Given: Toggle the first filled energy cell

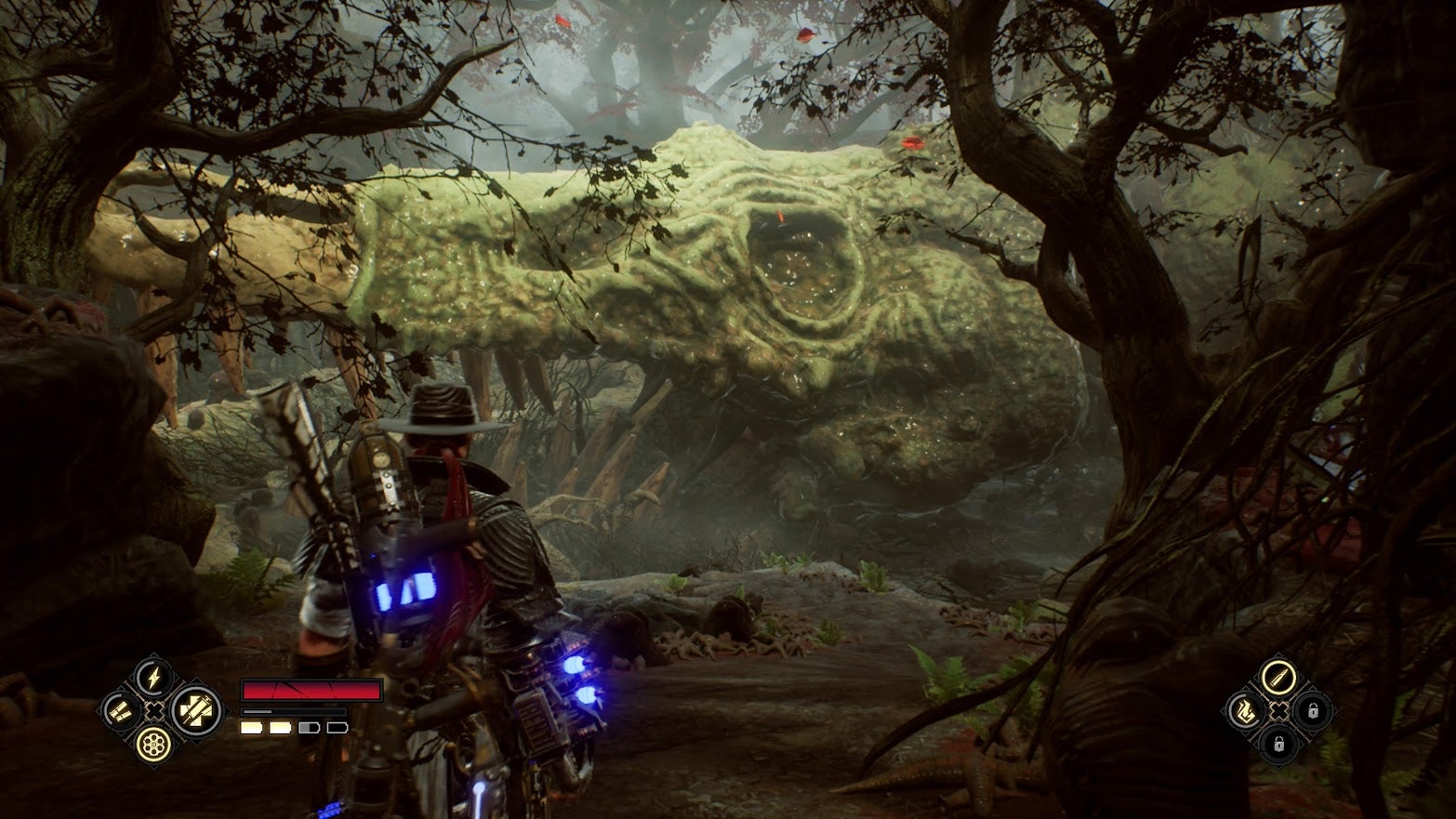Looking at the screenshot, I should (251, 728).
